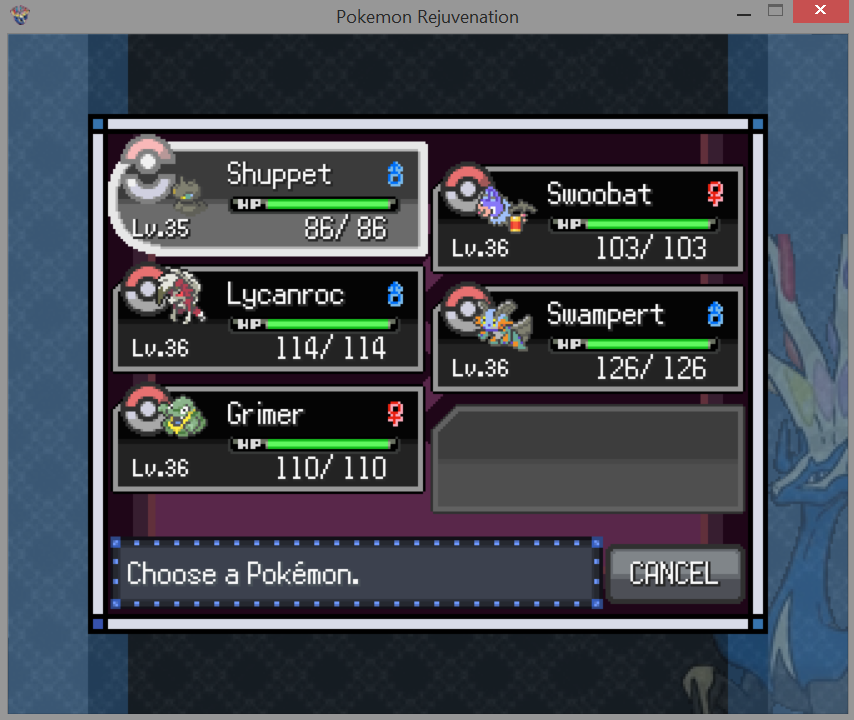The image size is (854, 720).
Task: Select Shuppet from the party
Action: [x=270, y=200]
